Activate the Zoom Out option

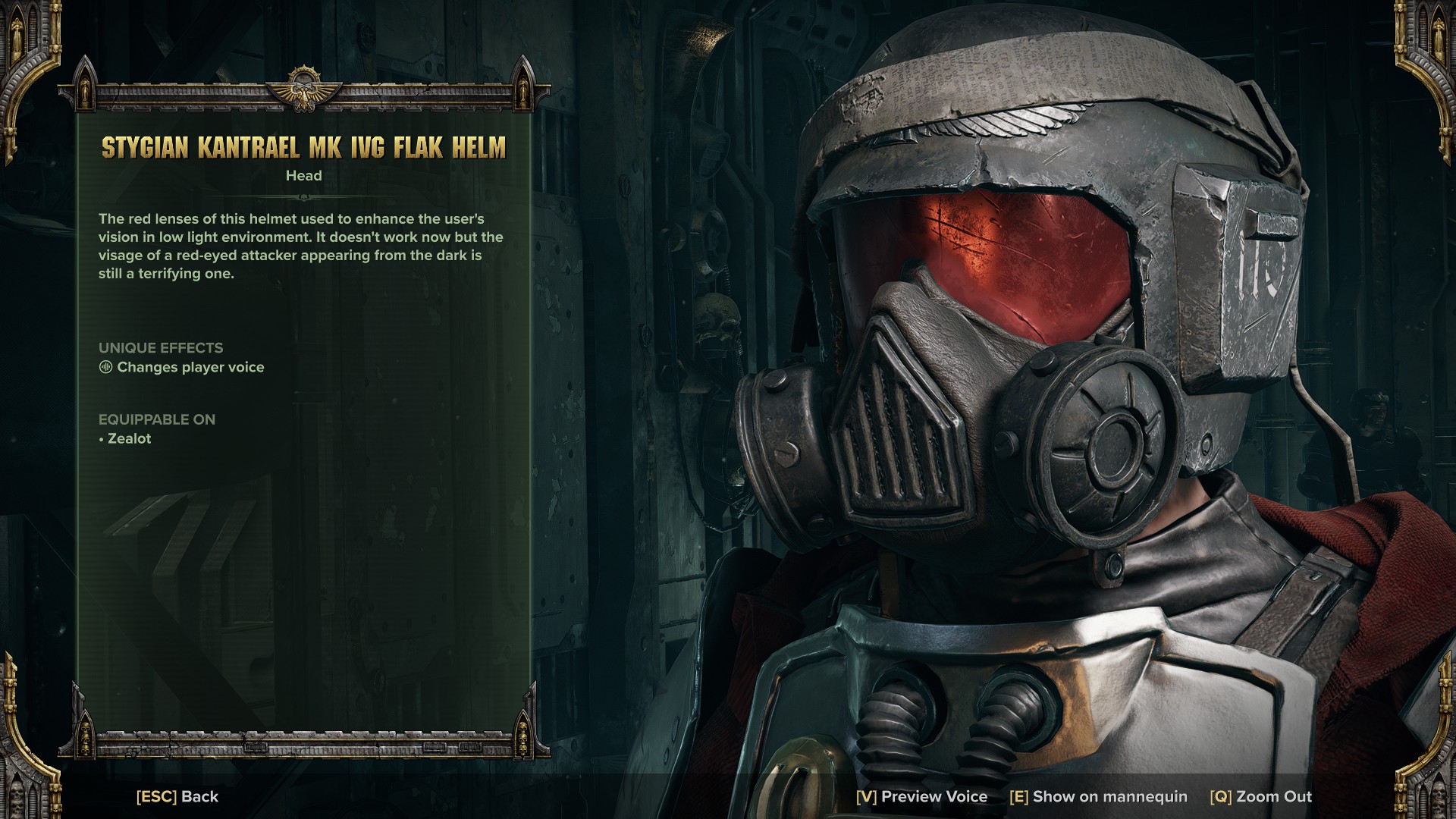(x=1261, y=796)
